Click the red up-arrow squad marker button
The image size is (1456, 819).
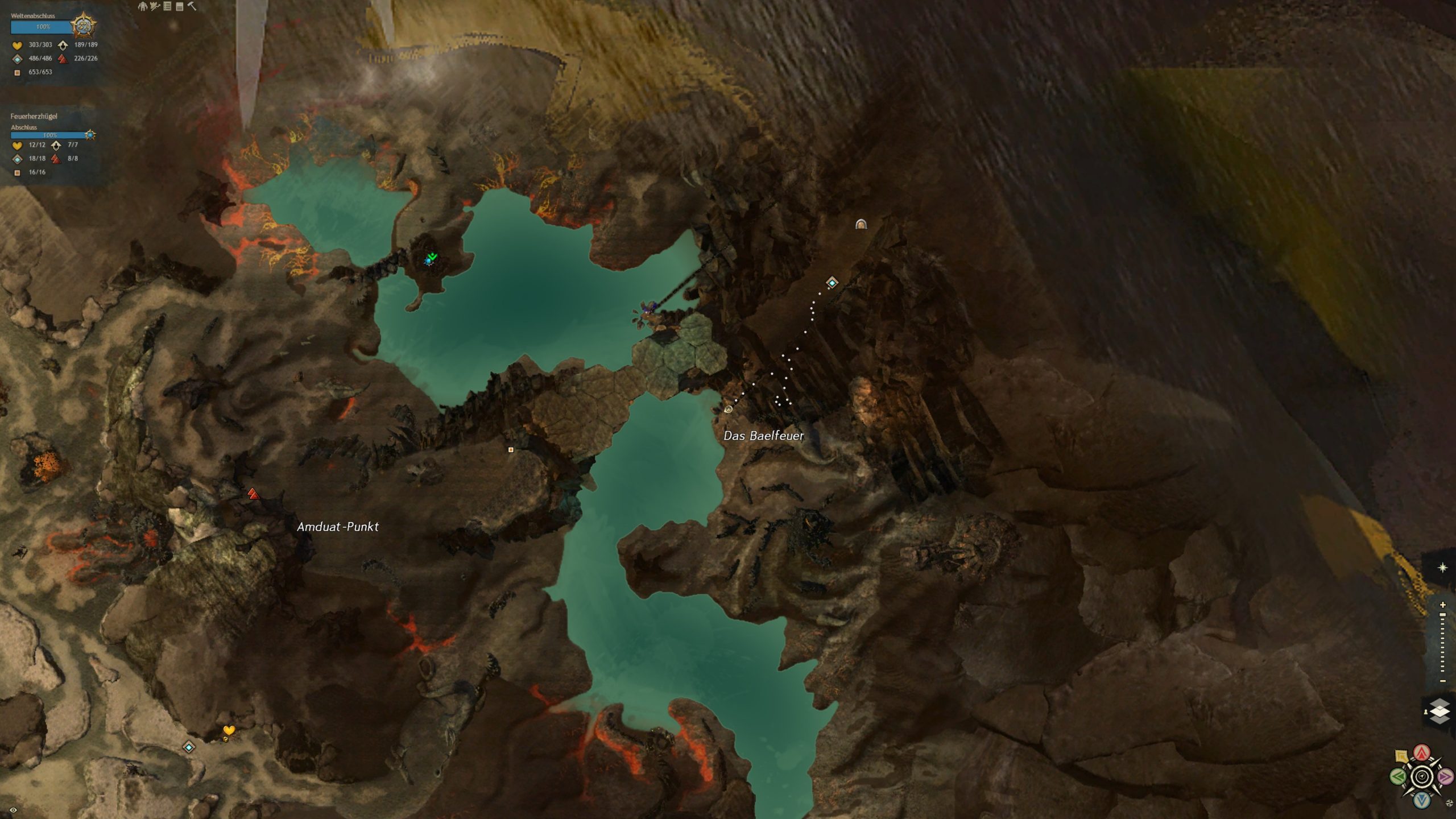(1422, 753)
